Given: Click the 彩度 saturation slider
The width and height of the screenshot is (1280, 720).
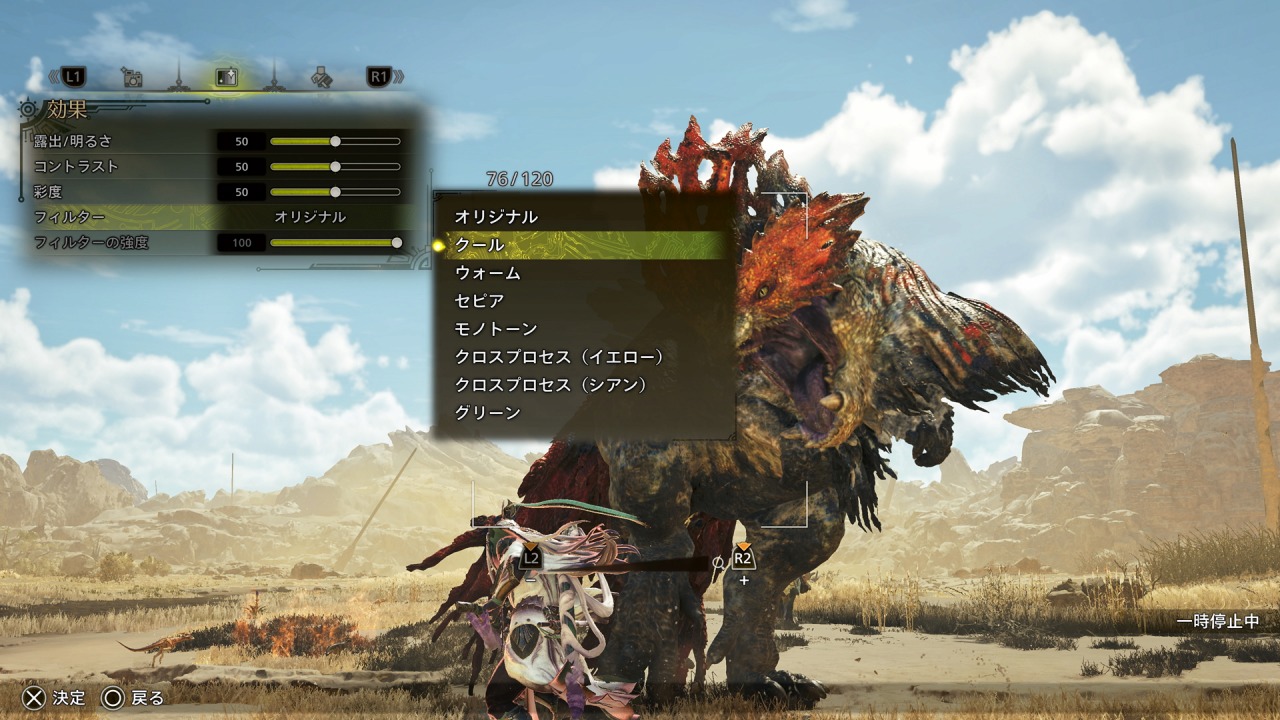Looking at the screenshot, I should point(335,191).
